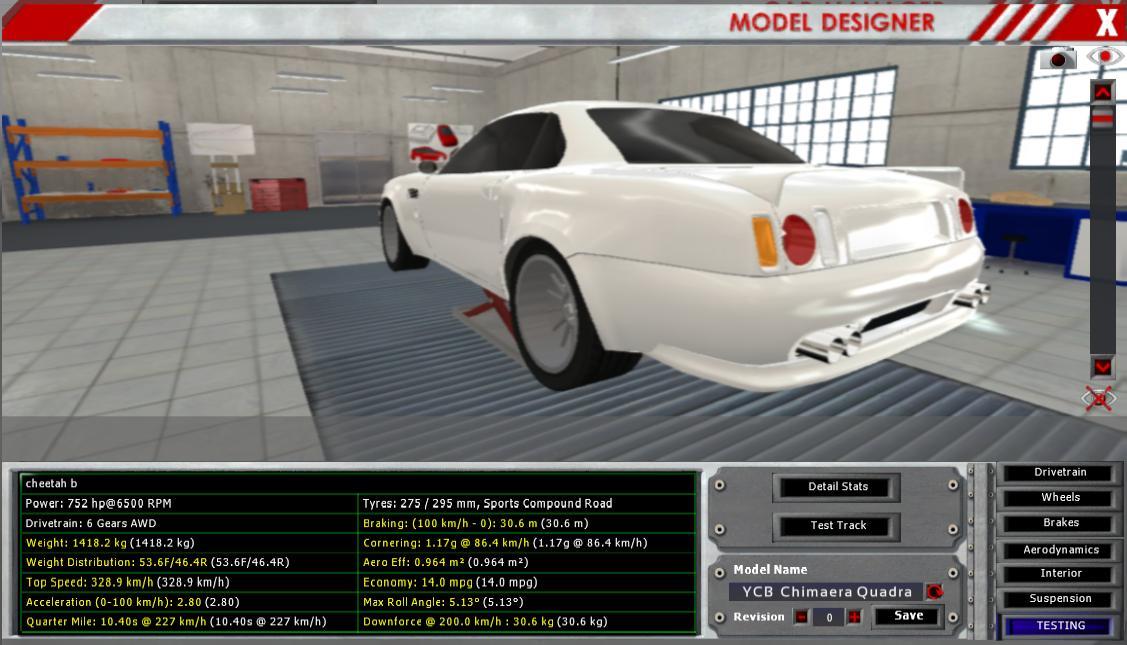1127x645 pixels.
Task: Increase the revision number with plus
Action: point(854,617)
